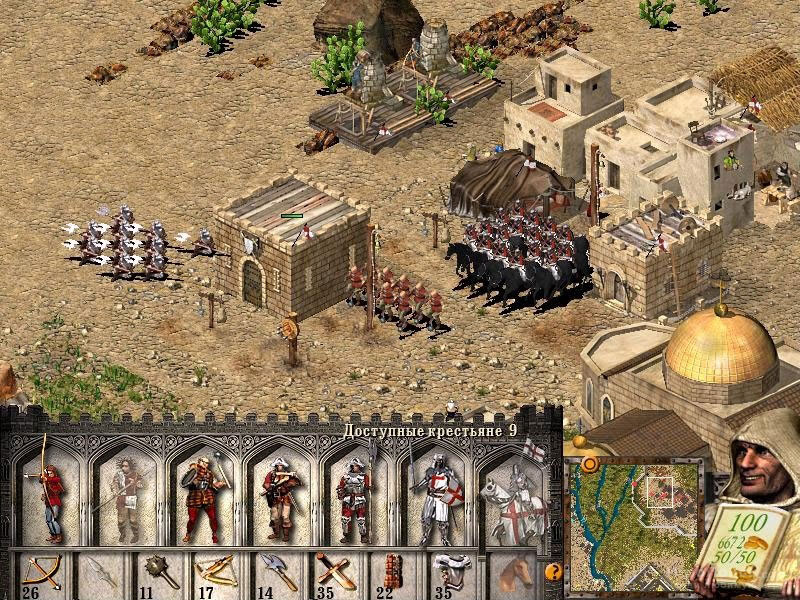Screen dimensions: 800x600
Task: Choose the pikeman recruit portrait
Action: click(357, 492)
